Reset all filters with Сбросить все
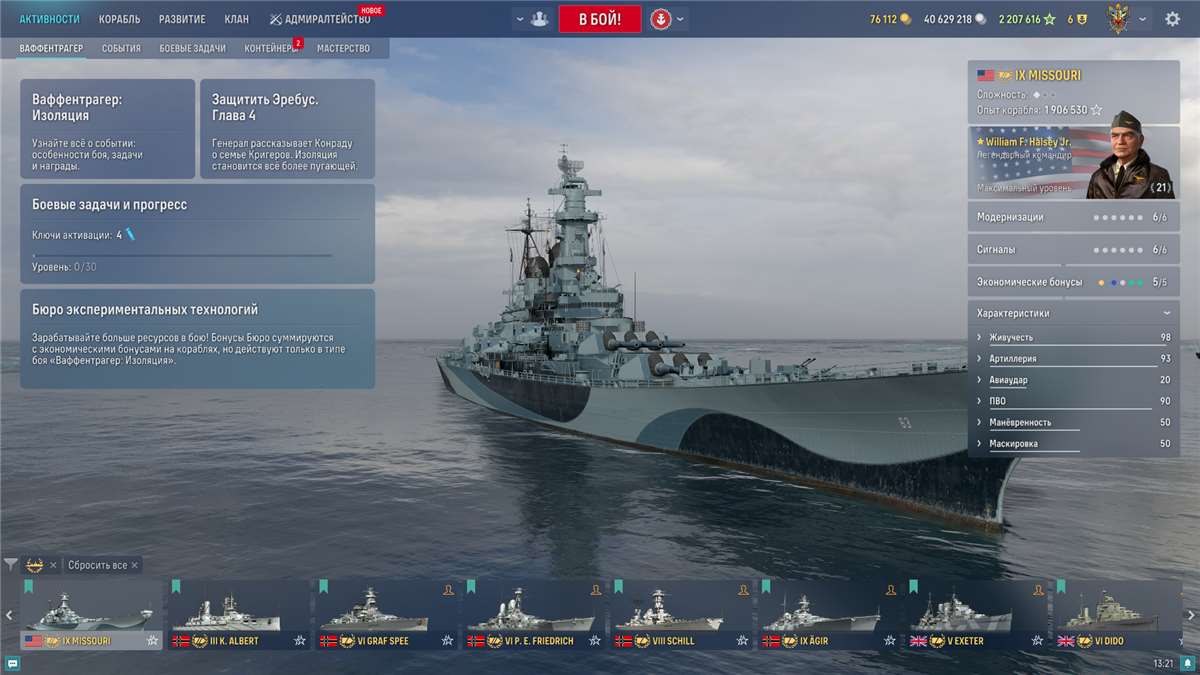1200x675 pixels. [98, 565]
